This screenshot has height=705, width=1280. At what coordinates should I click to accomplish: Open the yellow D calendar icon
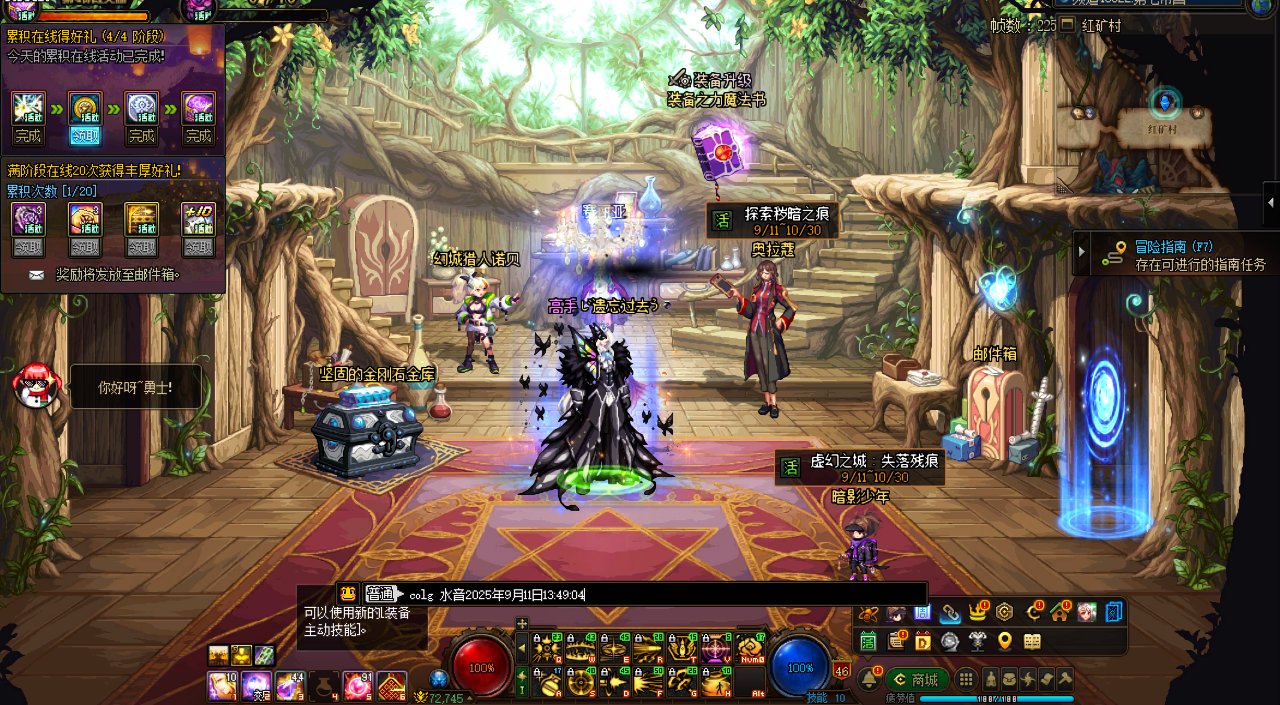click(922, 641)
